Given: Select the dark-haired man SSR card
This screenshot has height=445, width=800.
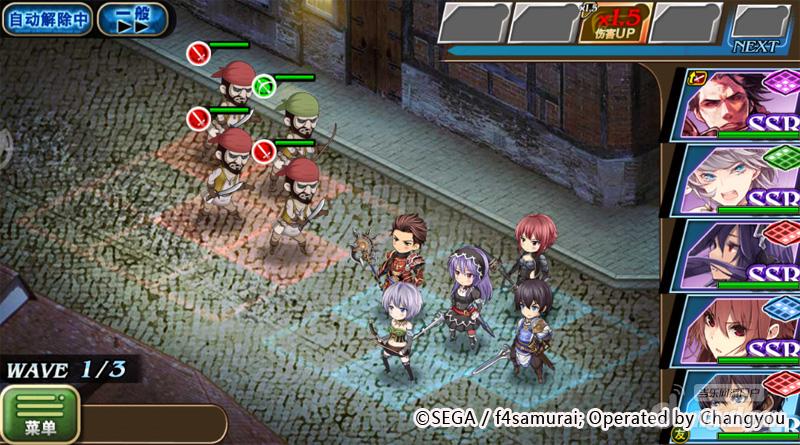Looking at the screenshot, I should pyautogui.click(x=740, y=104).
